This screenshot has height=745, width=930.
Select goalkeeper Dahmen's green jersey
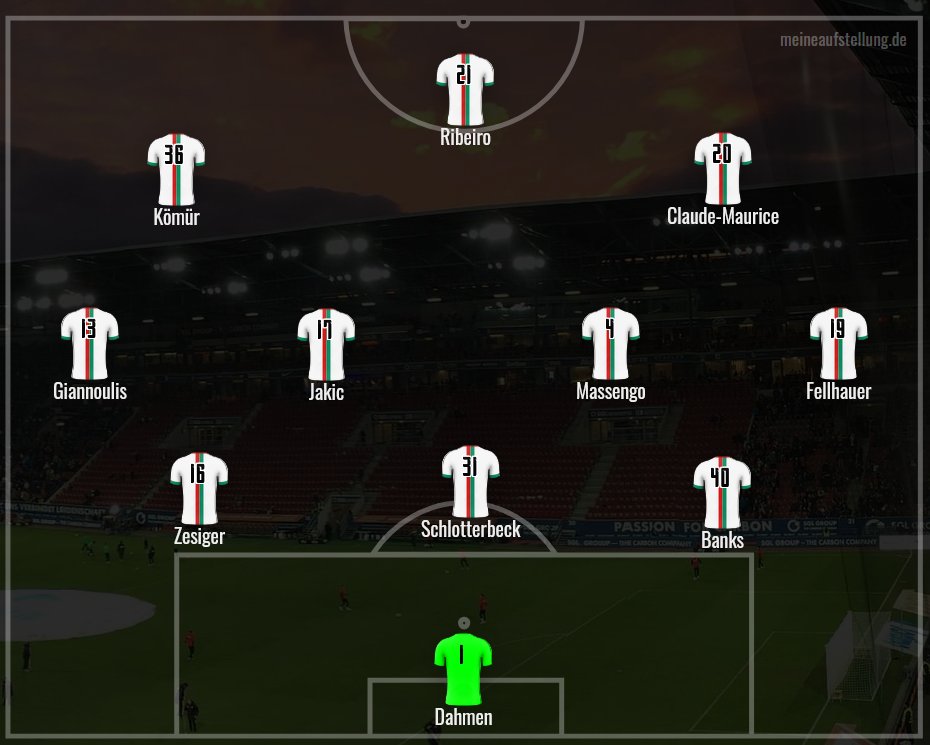click(463, 668)
